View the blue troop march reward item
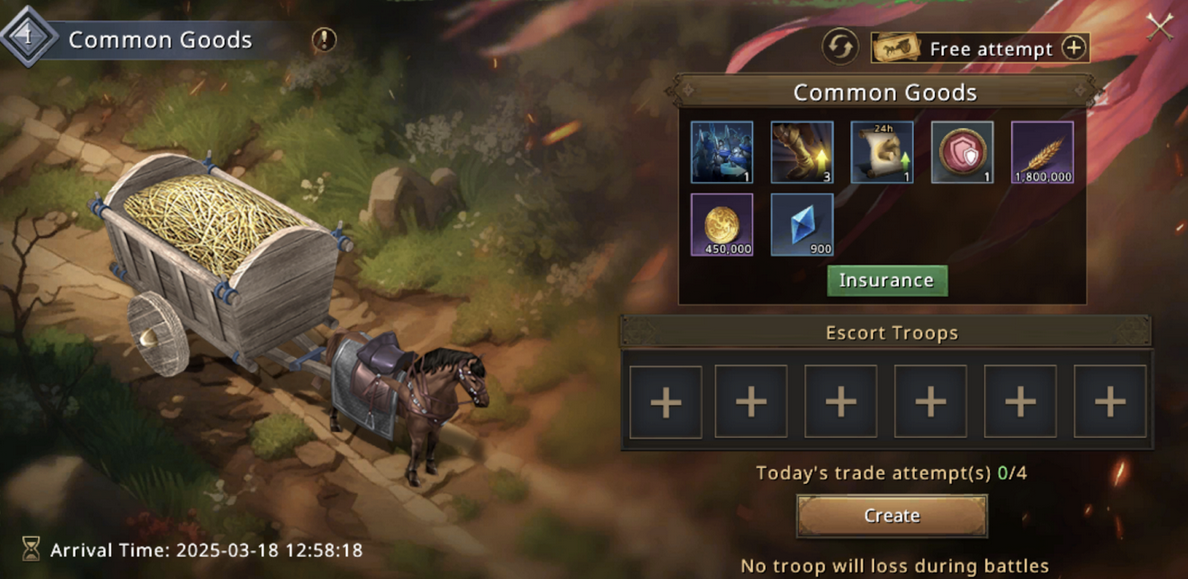This screenshot has width=1188, height=579. tap(722, 153)
